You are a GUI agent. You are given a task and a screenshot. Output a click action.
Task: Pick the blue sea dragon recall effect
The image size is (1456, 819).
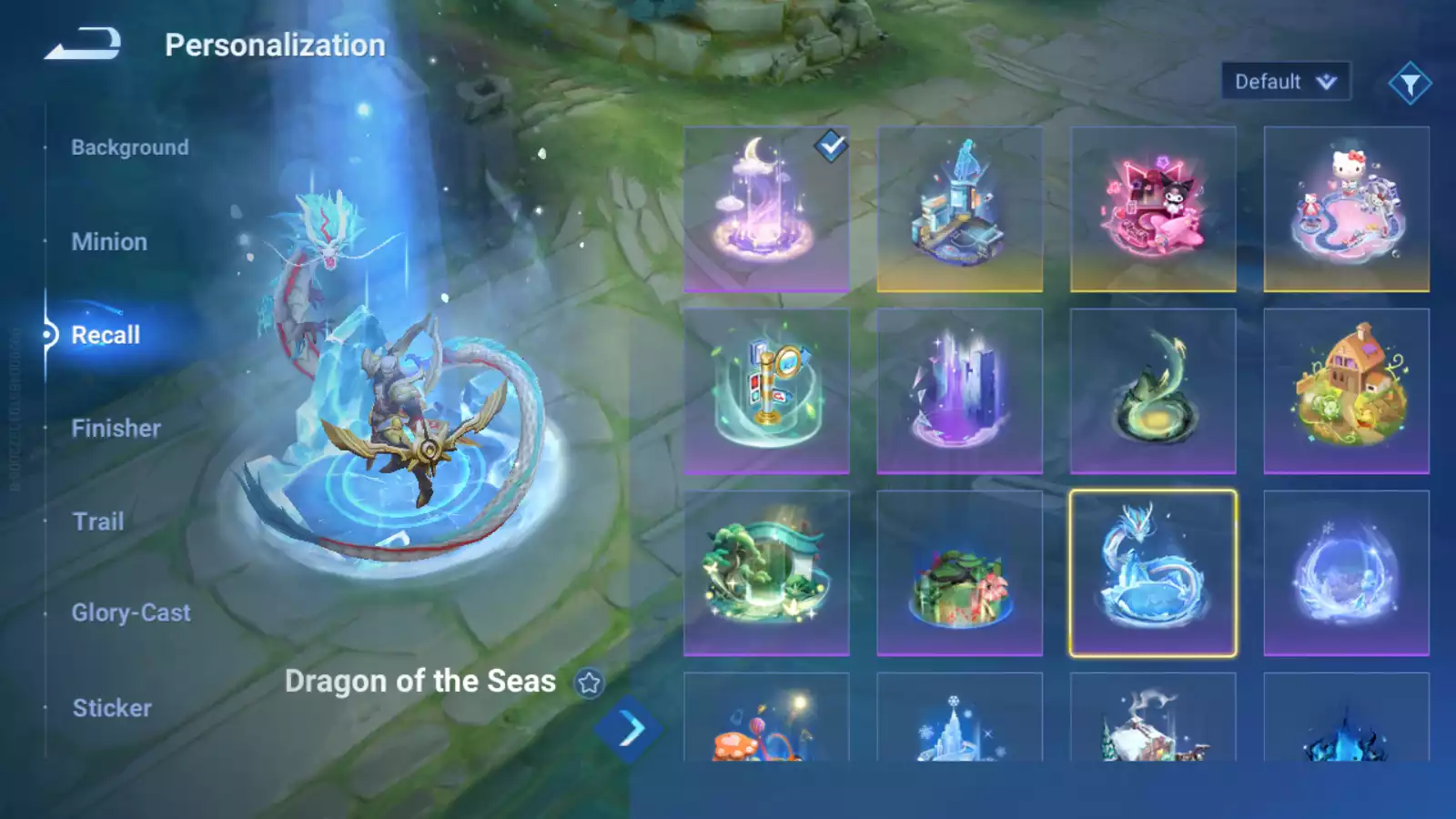click(1153, 573)
